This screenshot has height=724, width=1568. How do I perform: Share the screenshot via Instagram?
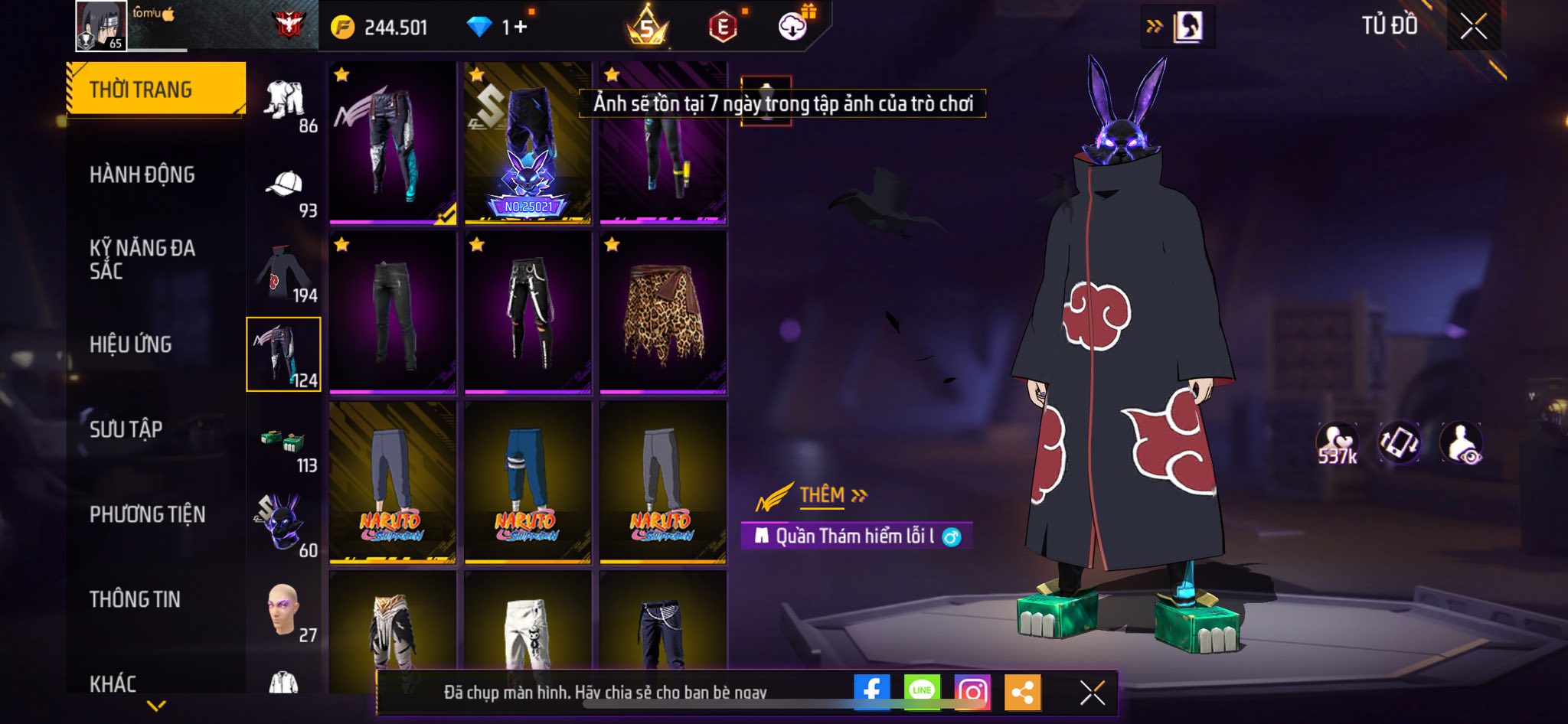click(x=972, y=693)
